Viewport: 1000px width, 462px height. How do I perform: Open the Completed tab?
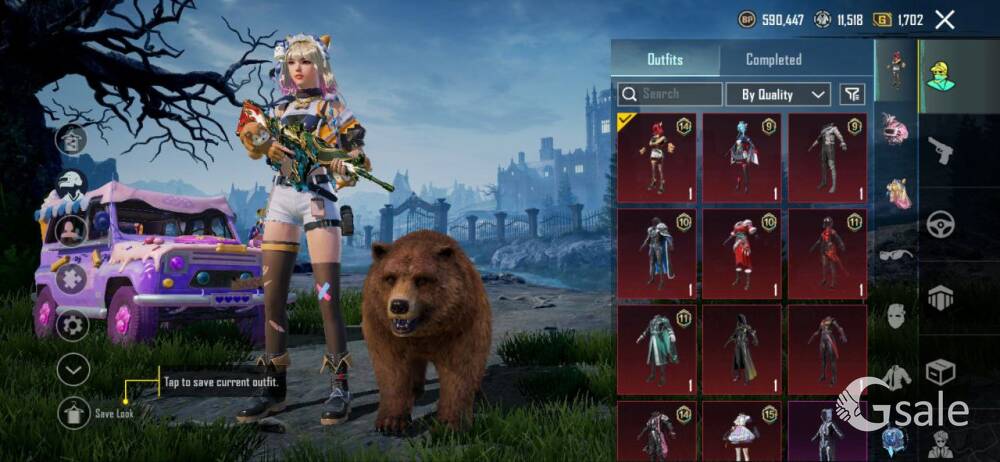pyautogui.click(x=773, y=59)
